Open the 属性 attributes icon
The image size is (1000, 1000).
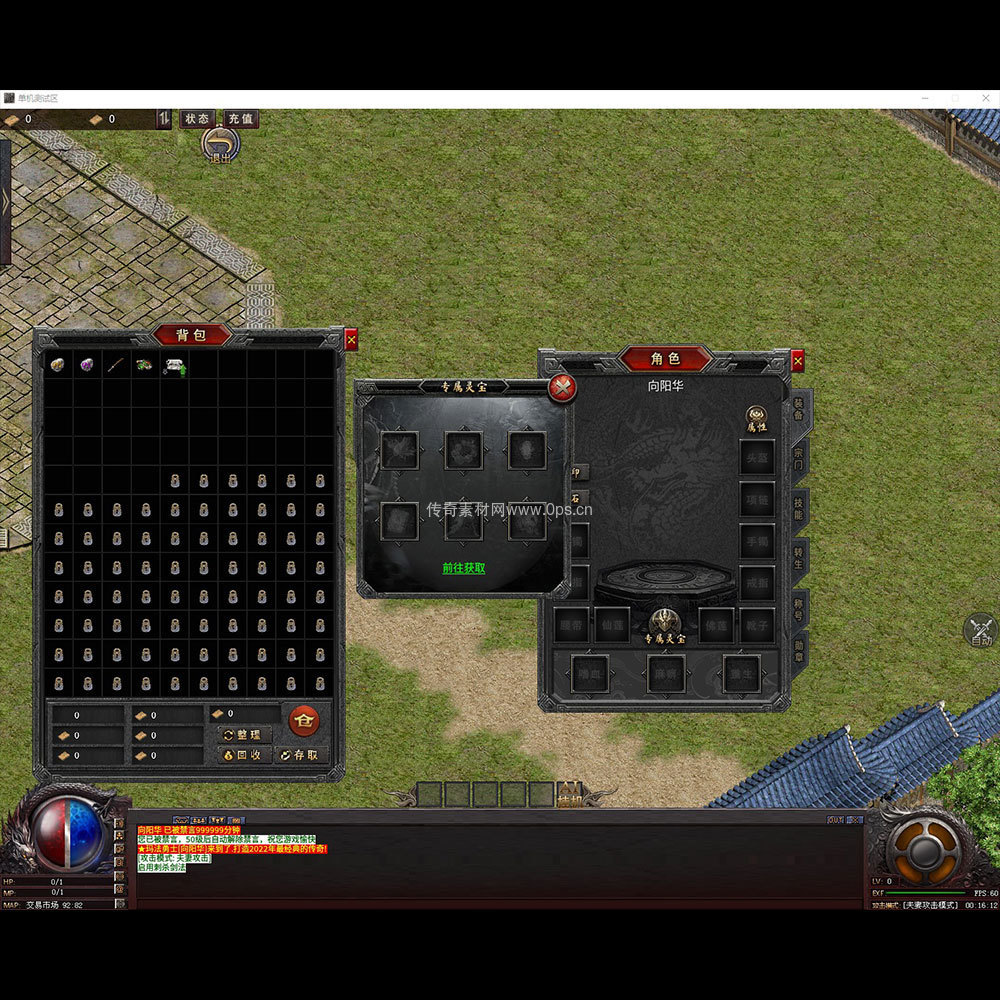[x=756, y=418]
